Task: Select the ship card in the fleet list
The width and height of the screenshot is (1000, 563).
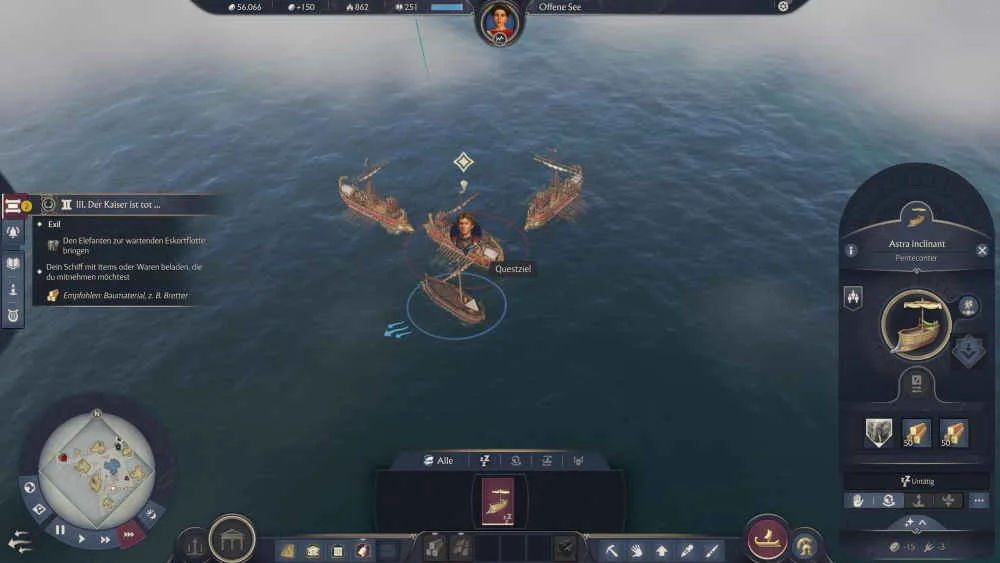Action: coord(498,500)
